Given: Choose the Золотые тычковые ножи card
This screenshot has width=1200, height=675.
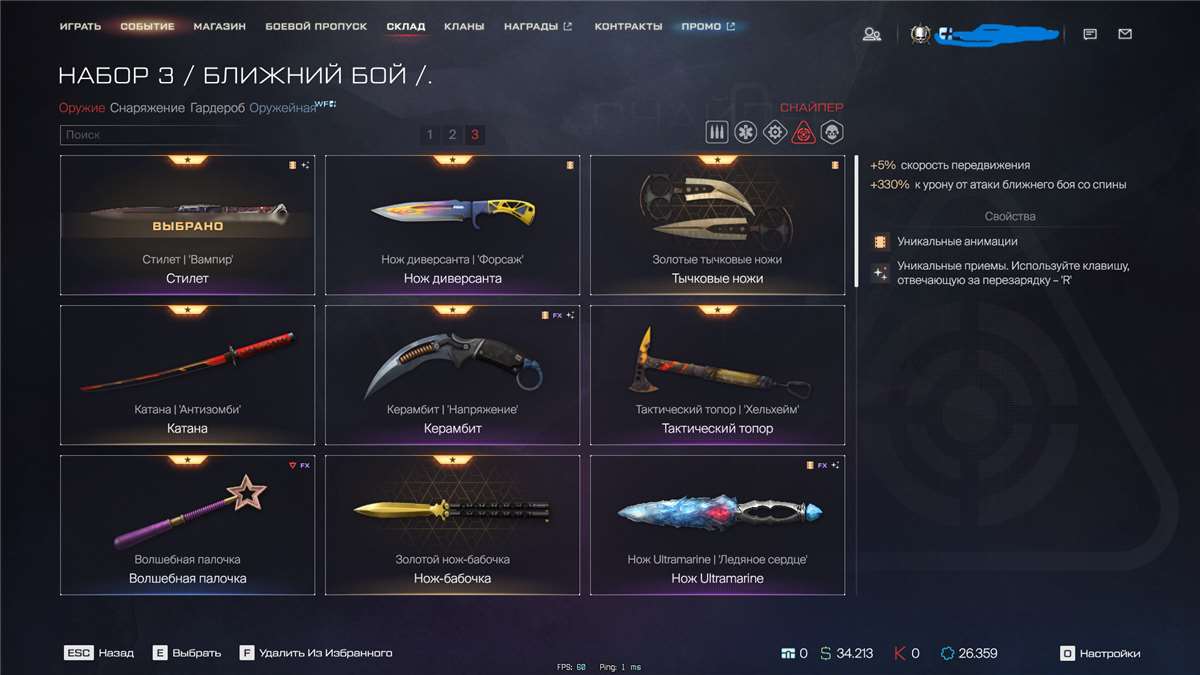Looking at the screenshot, I should click(x=717, y=225).
